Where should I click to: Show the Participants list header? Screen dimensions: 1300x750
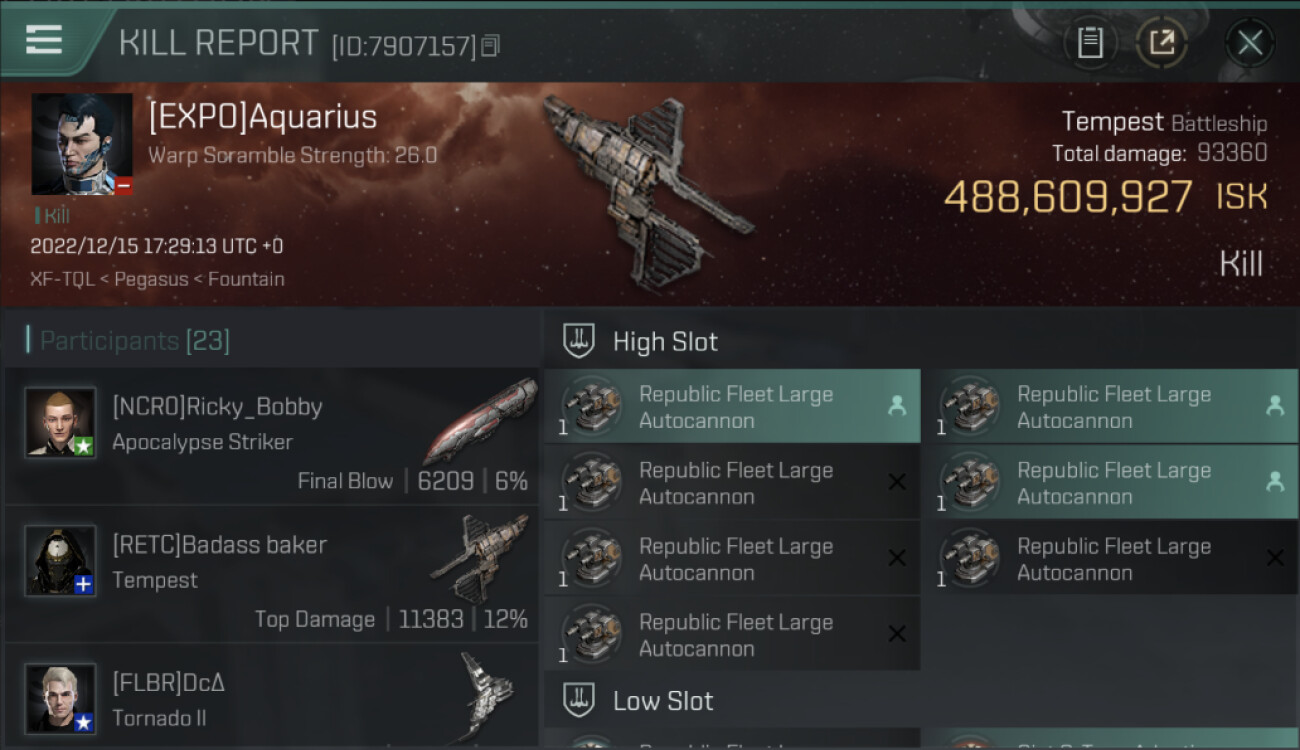pyautogui.click(x=135, y=341)
